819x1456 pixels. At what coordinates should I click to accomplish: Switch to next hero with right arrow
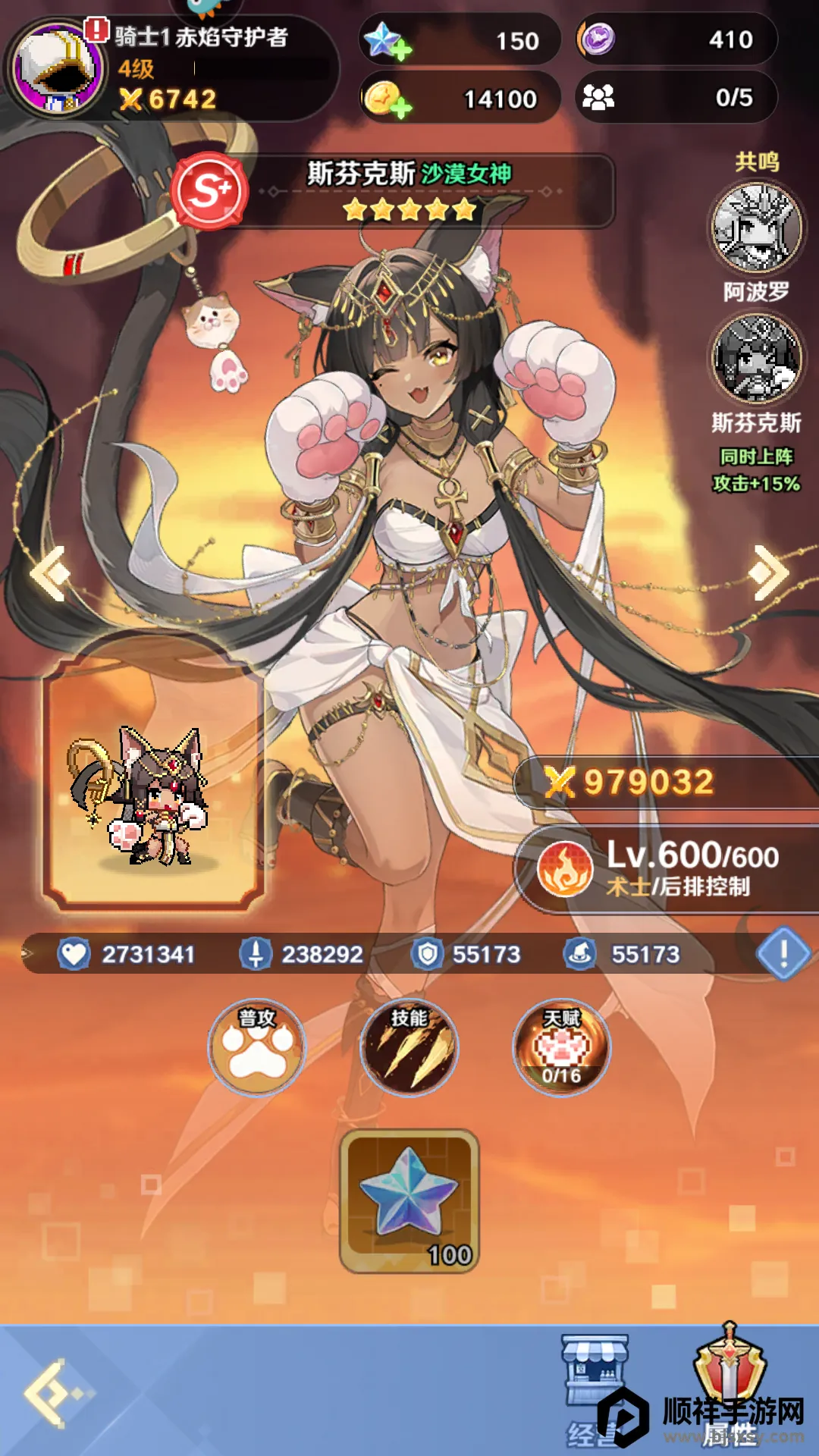[768, 573]
